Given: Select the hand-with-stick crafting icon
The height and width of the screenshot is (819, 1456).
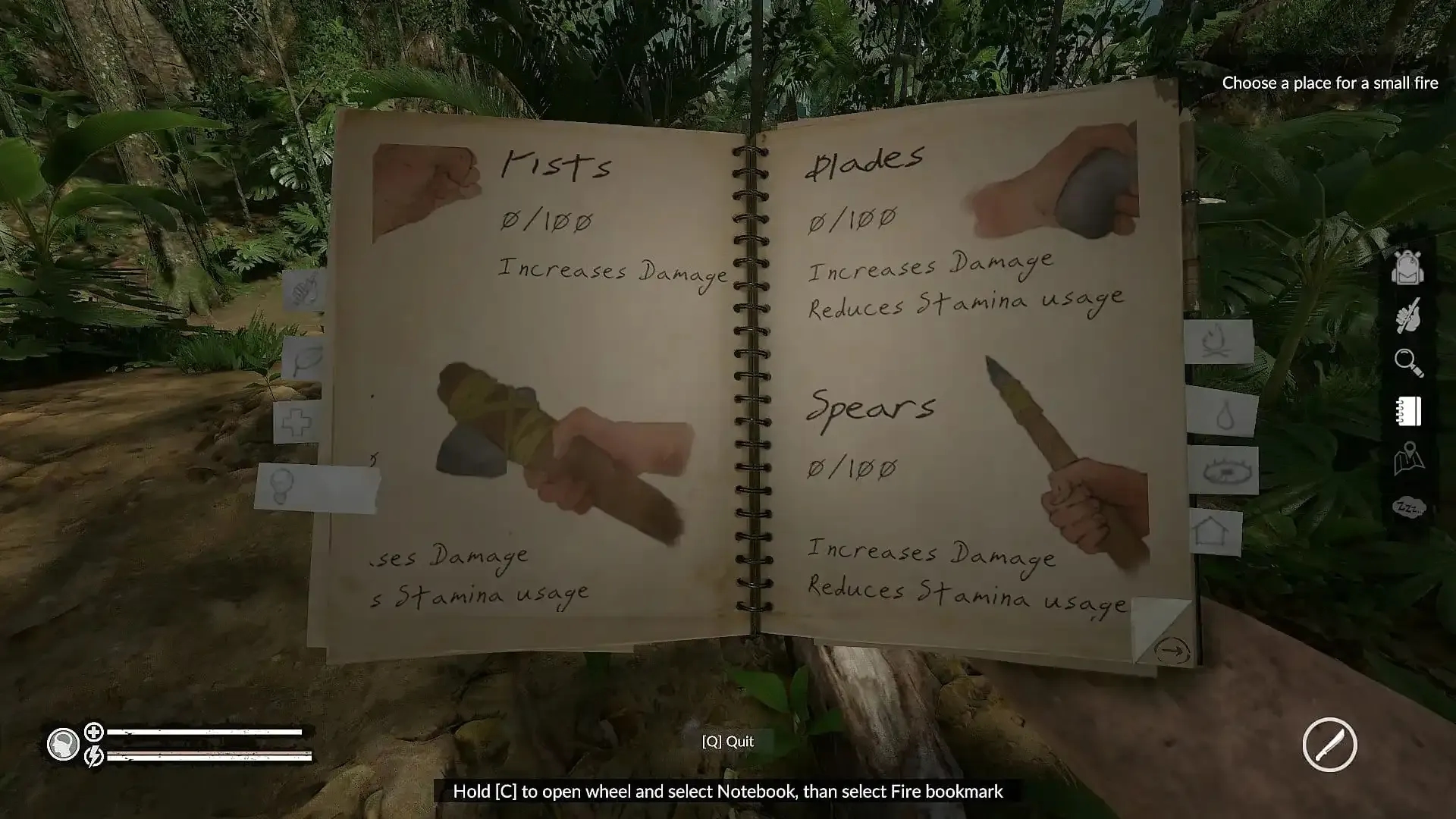Looking at the screenshot, I should [1407, 315].
